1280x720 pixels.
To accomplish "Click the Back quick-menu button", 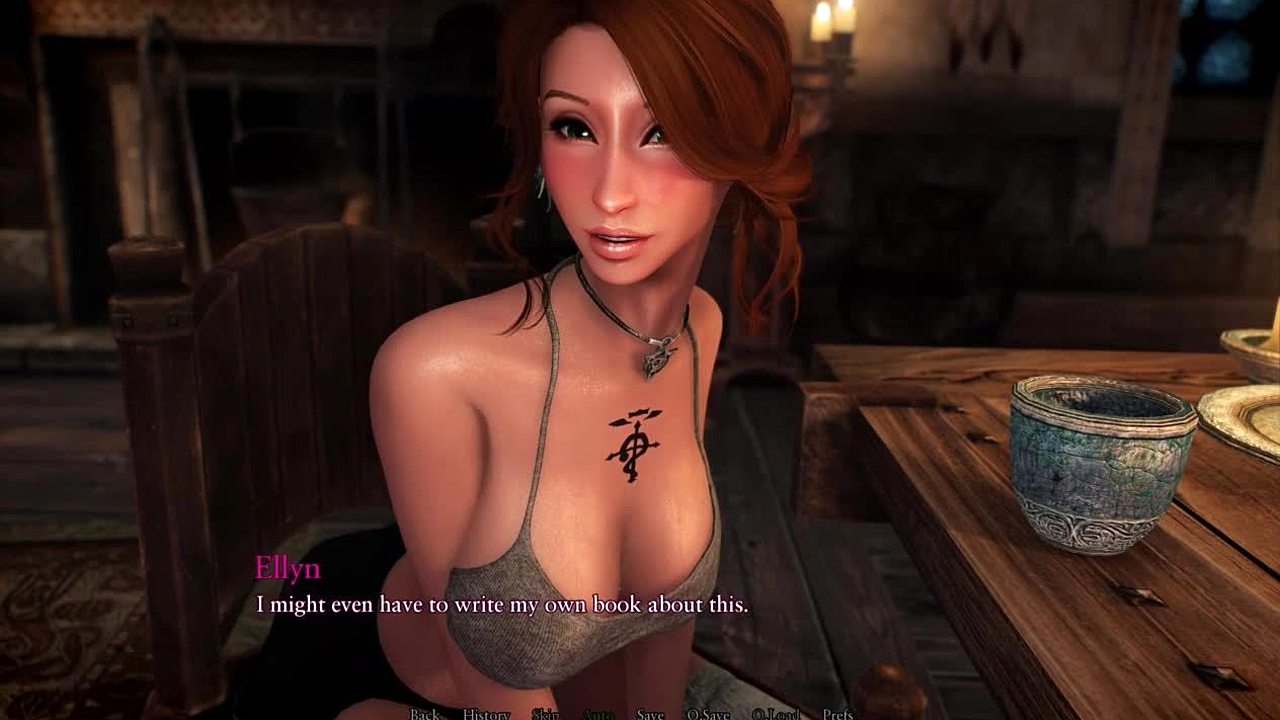I will tap(424, 714).
